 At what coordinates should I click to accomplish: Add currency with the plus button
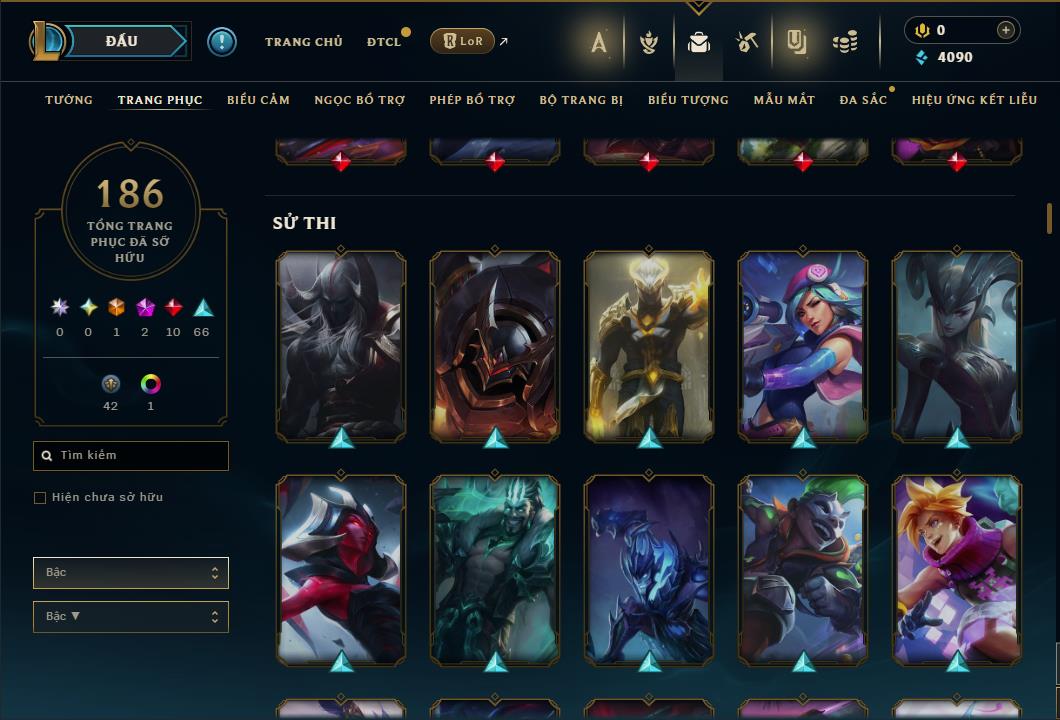(x=1006, y=30)
